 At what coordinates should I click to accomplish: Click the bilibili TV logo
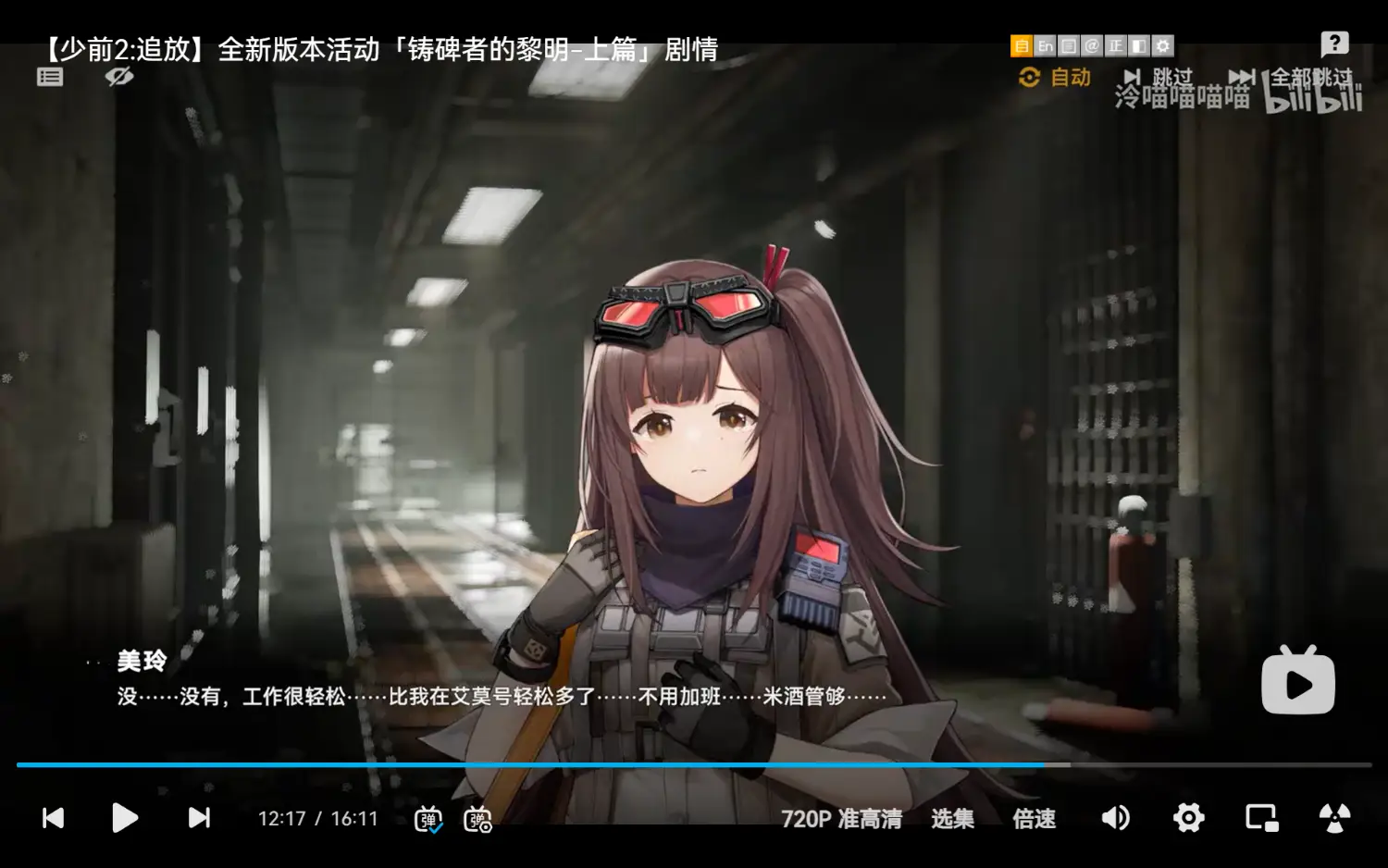[1298, 682]
